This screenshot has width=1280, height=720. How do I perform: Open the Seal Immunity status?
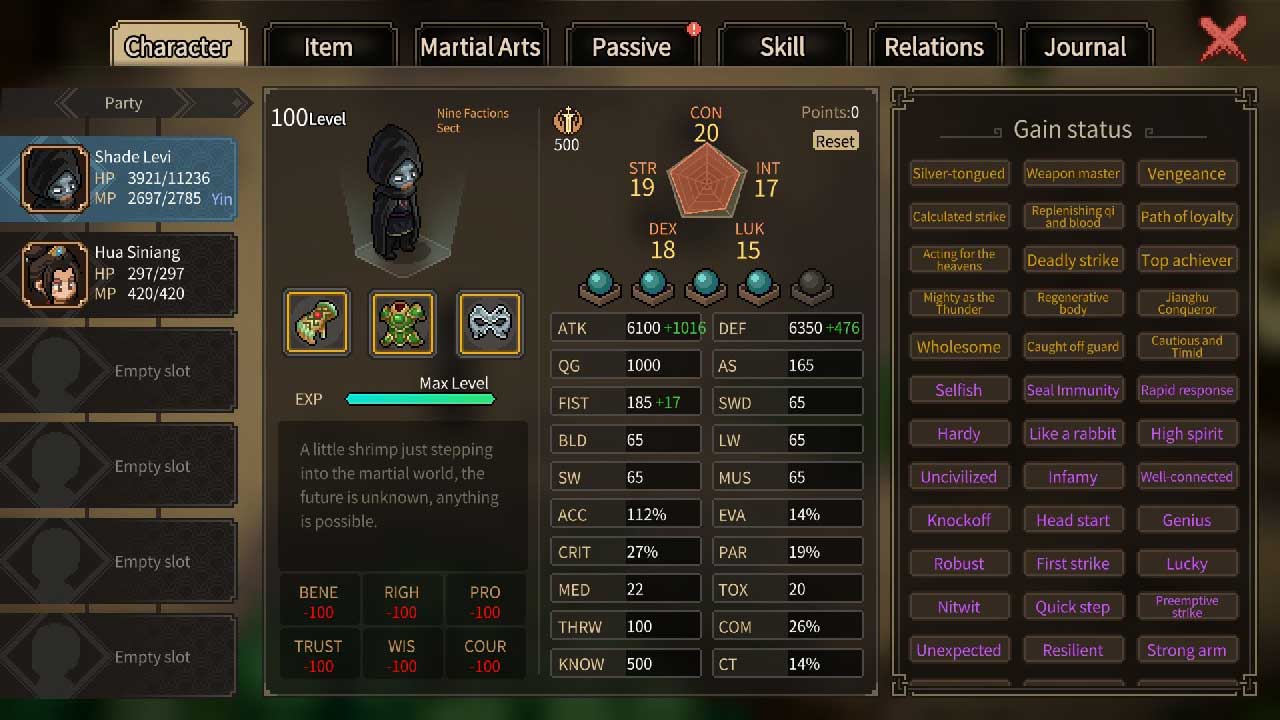(1073, 390)
